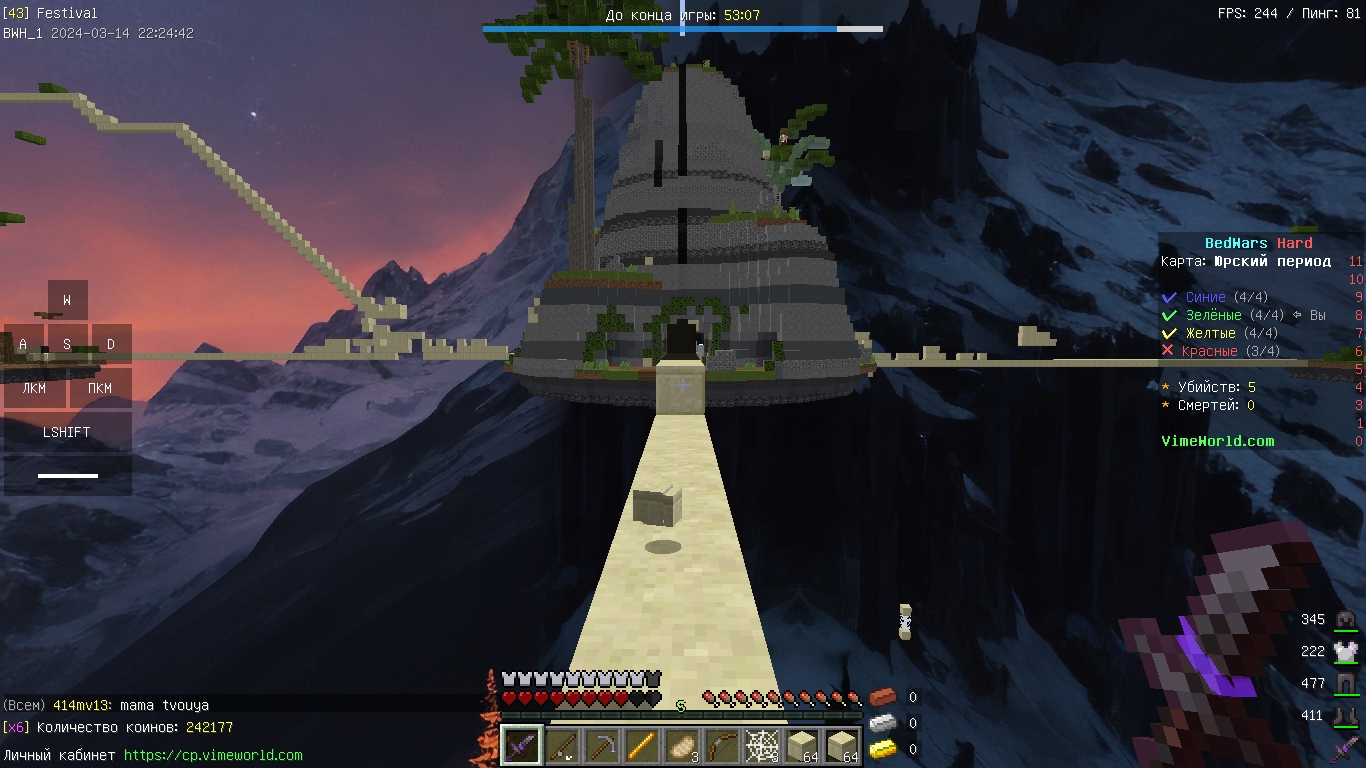Click the chestplate durability icon
This screenshot has height=768, width=1366.
[x=1345, y=651]
